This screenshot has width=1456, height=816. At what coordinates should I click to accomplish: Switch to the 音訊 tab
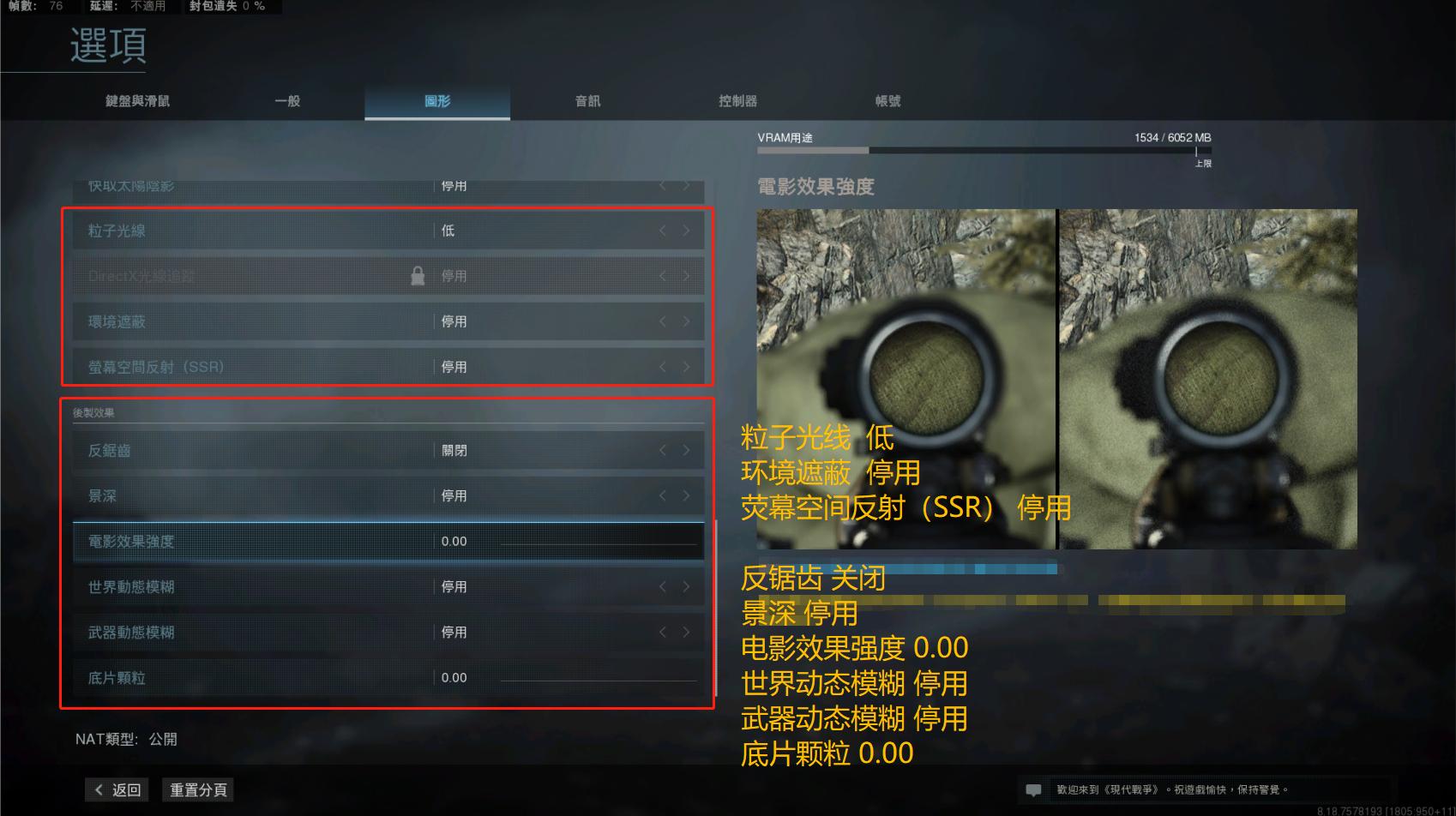click(587, 100)
